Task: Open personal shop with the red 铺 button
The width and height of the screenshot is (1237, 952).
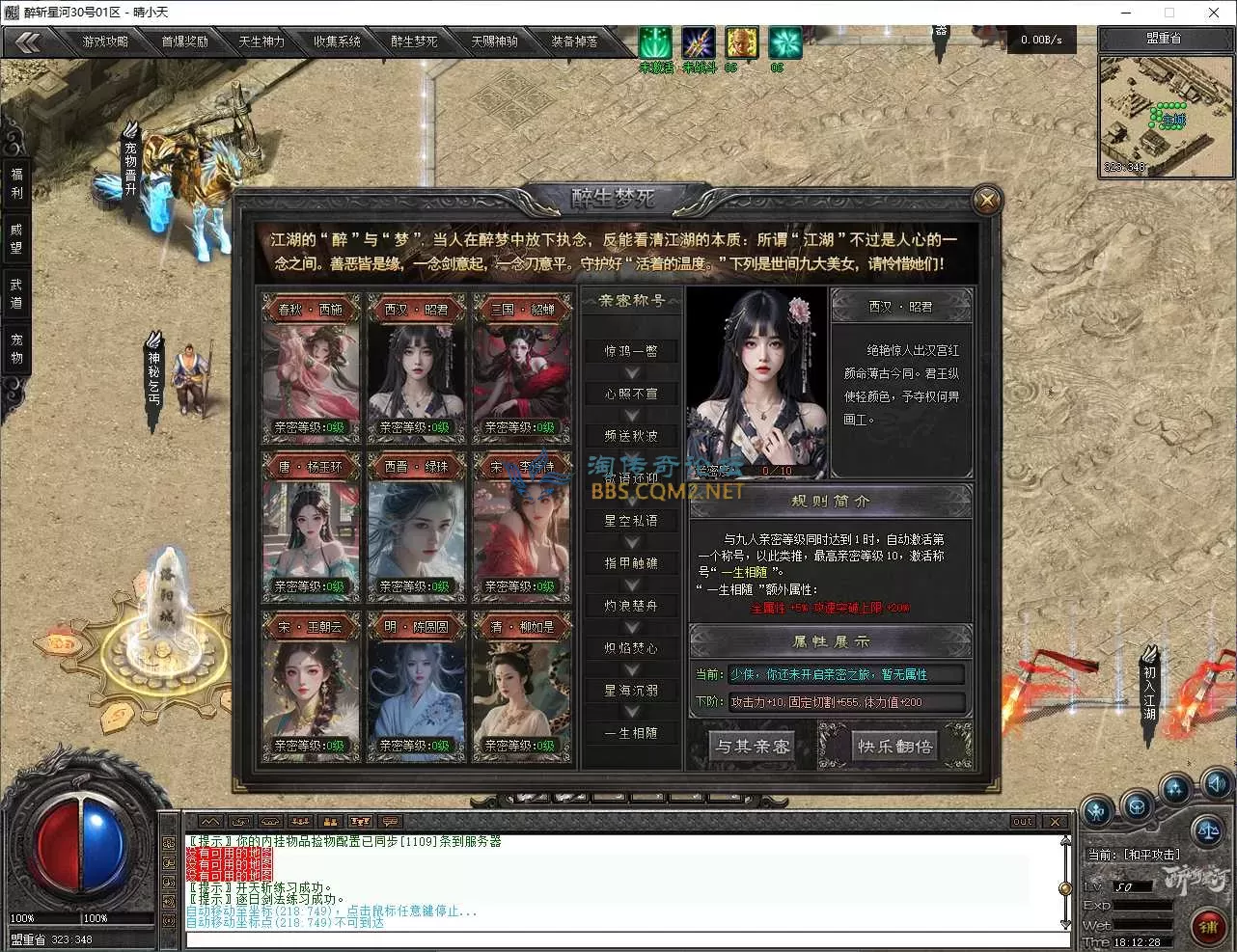Action: (1209, 927)
